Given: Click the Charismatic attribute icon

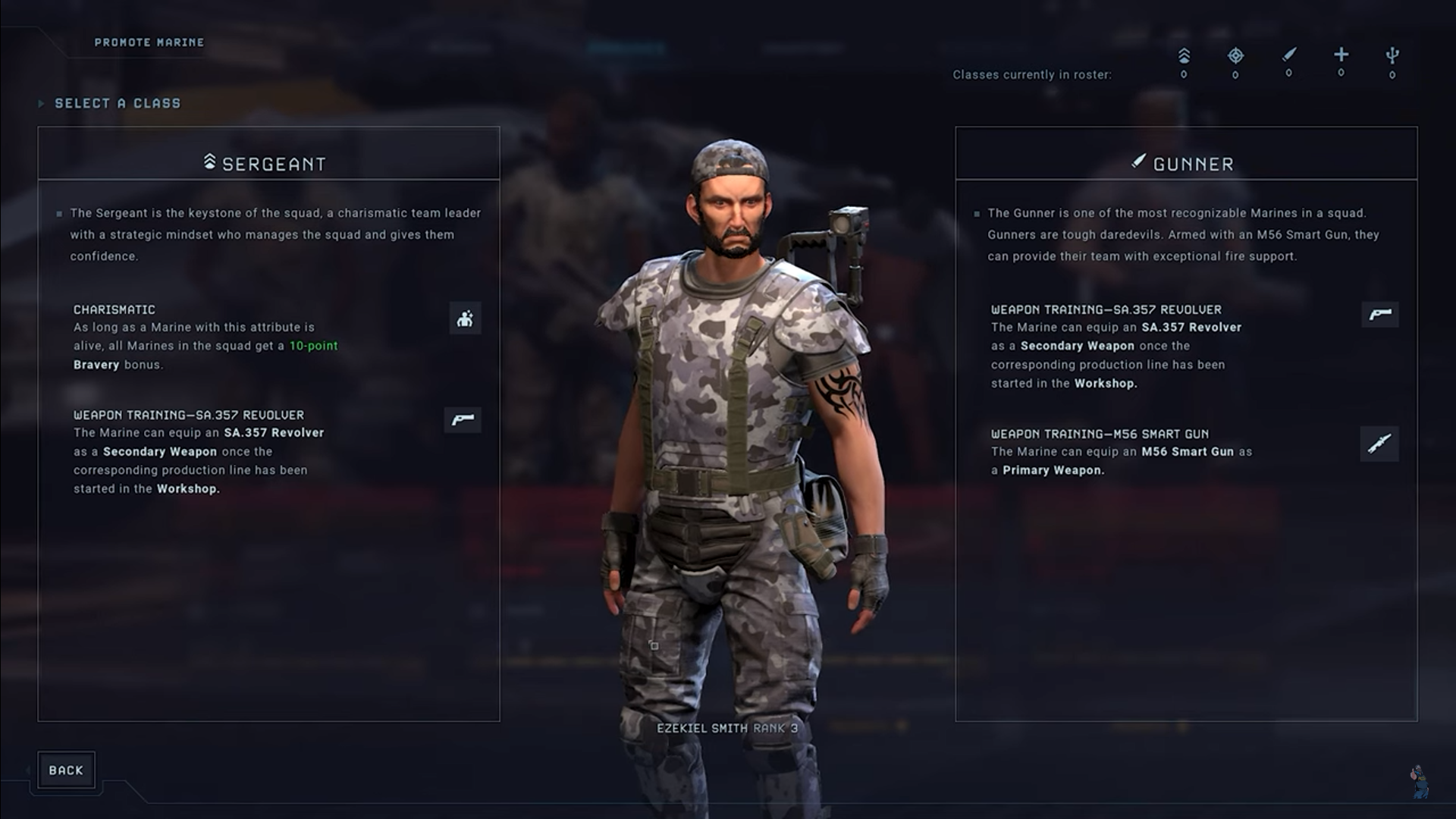Looking at the screenshot, I should [465, 318].
